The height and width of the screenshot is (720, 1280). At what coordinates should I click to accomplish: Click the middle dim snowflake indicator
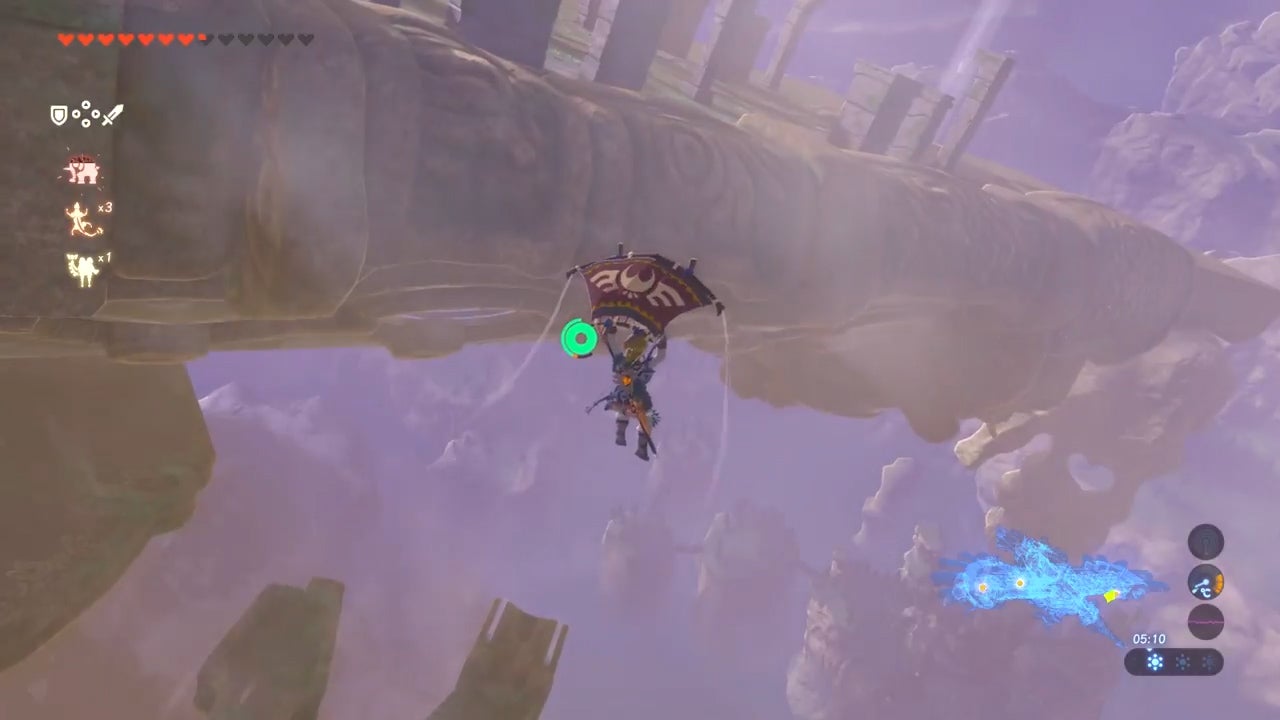(1184, 661)
